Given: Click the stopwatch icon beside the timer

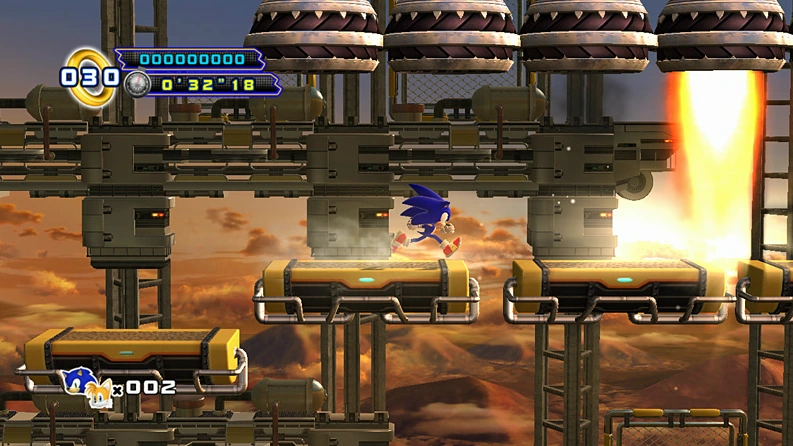Looking at the screenshot, I should click(x=137, y=84).
